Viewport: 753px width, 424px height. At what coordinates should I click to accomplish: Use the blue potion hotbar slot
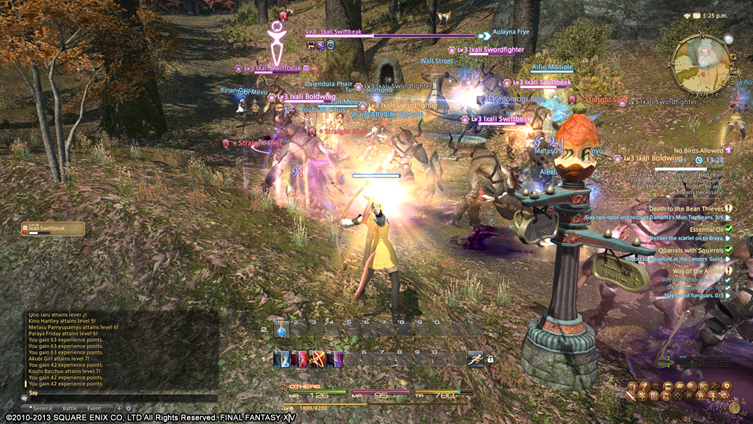tap(282, 331)
